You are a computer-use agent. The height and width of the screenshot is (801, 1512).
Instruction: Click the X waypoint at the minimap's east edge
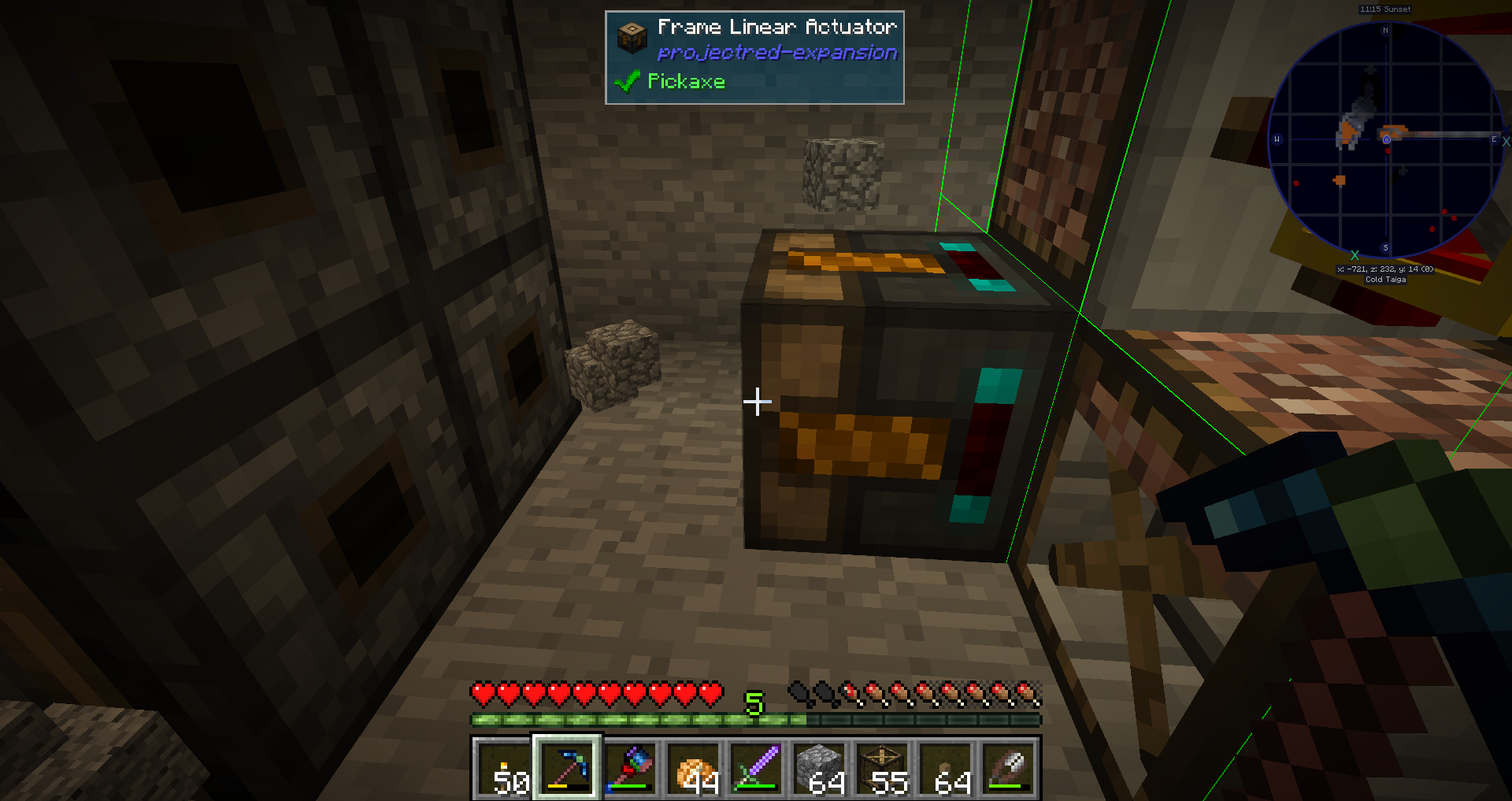pyautogui.click(x=1506, y=140)
